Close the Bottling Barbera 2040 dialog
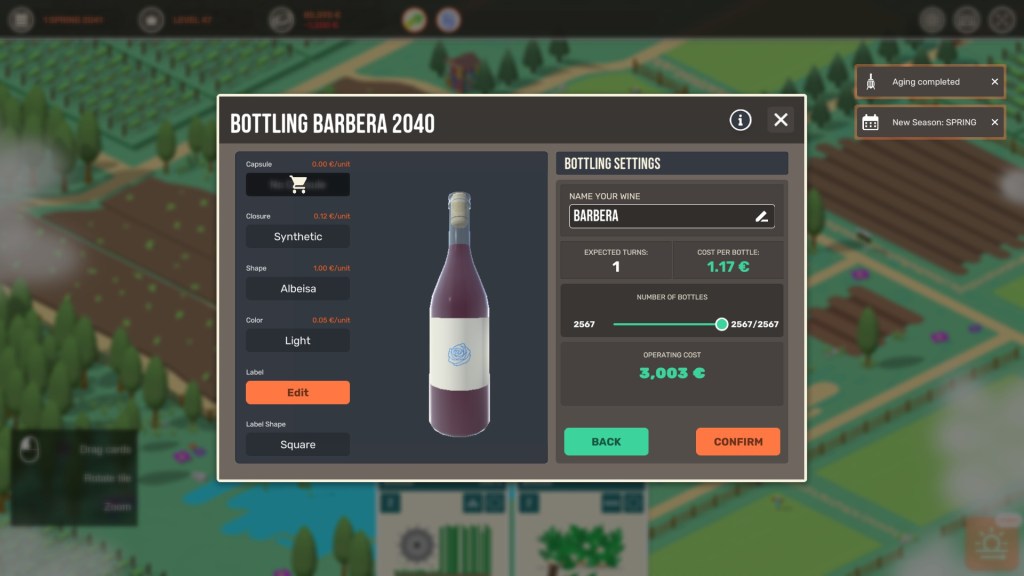Viewport: 1024px width, 576px height. point(781,120)
